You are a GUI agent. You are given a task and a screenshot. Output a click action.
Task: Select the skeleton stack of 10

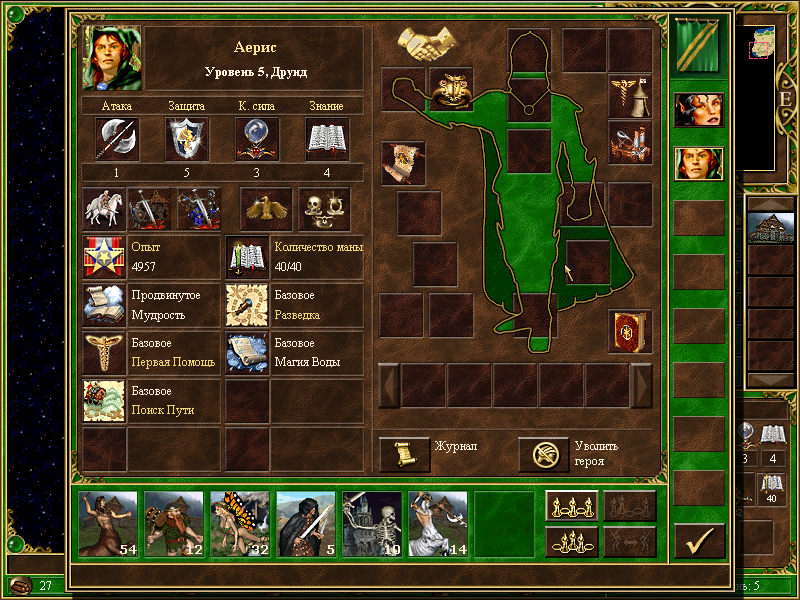[x=372, y=523]
